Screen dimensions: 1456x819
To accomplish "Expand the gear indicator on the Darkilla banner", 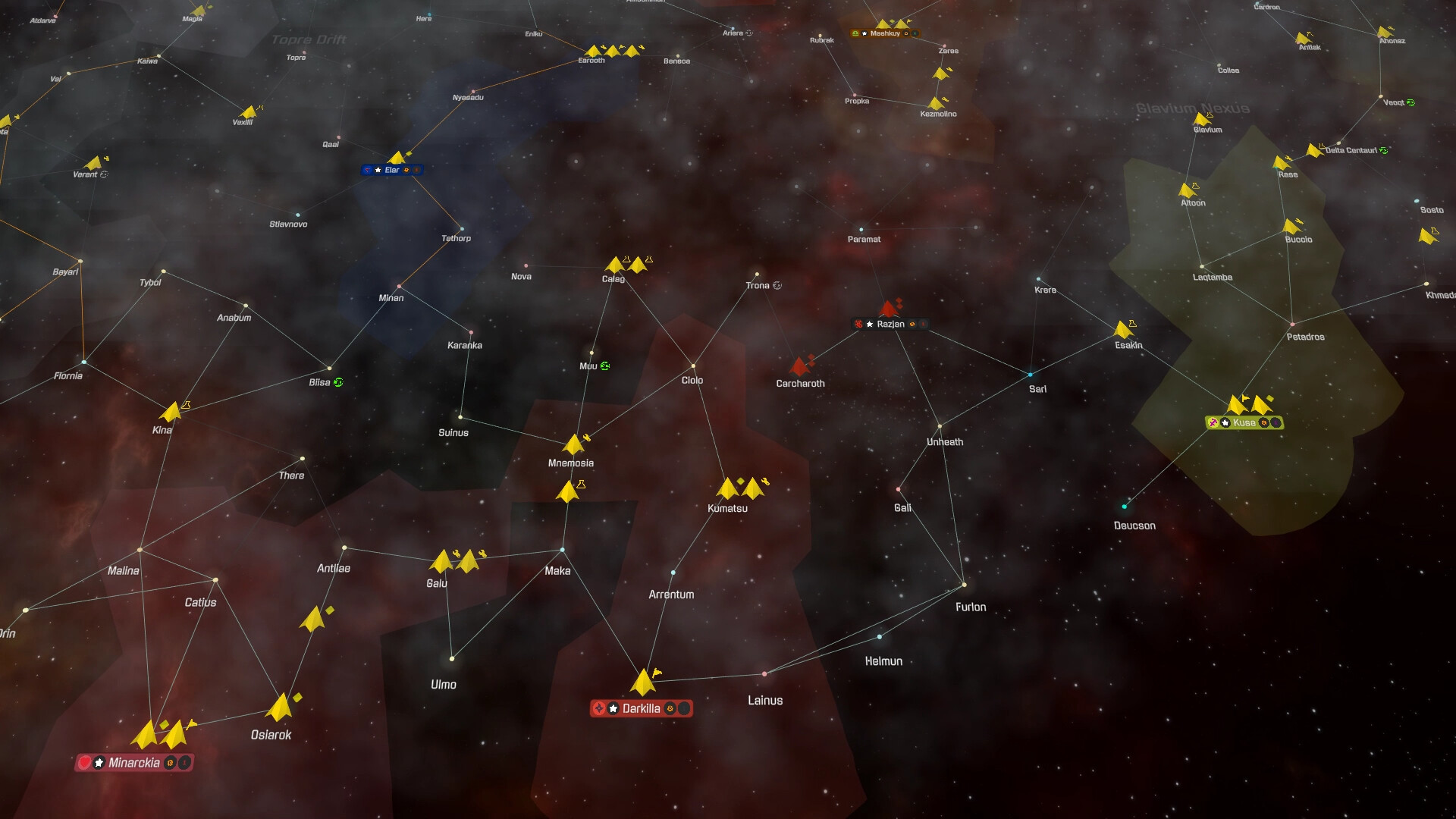I will pos(670,708).
